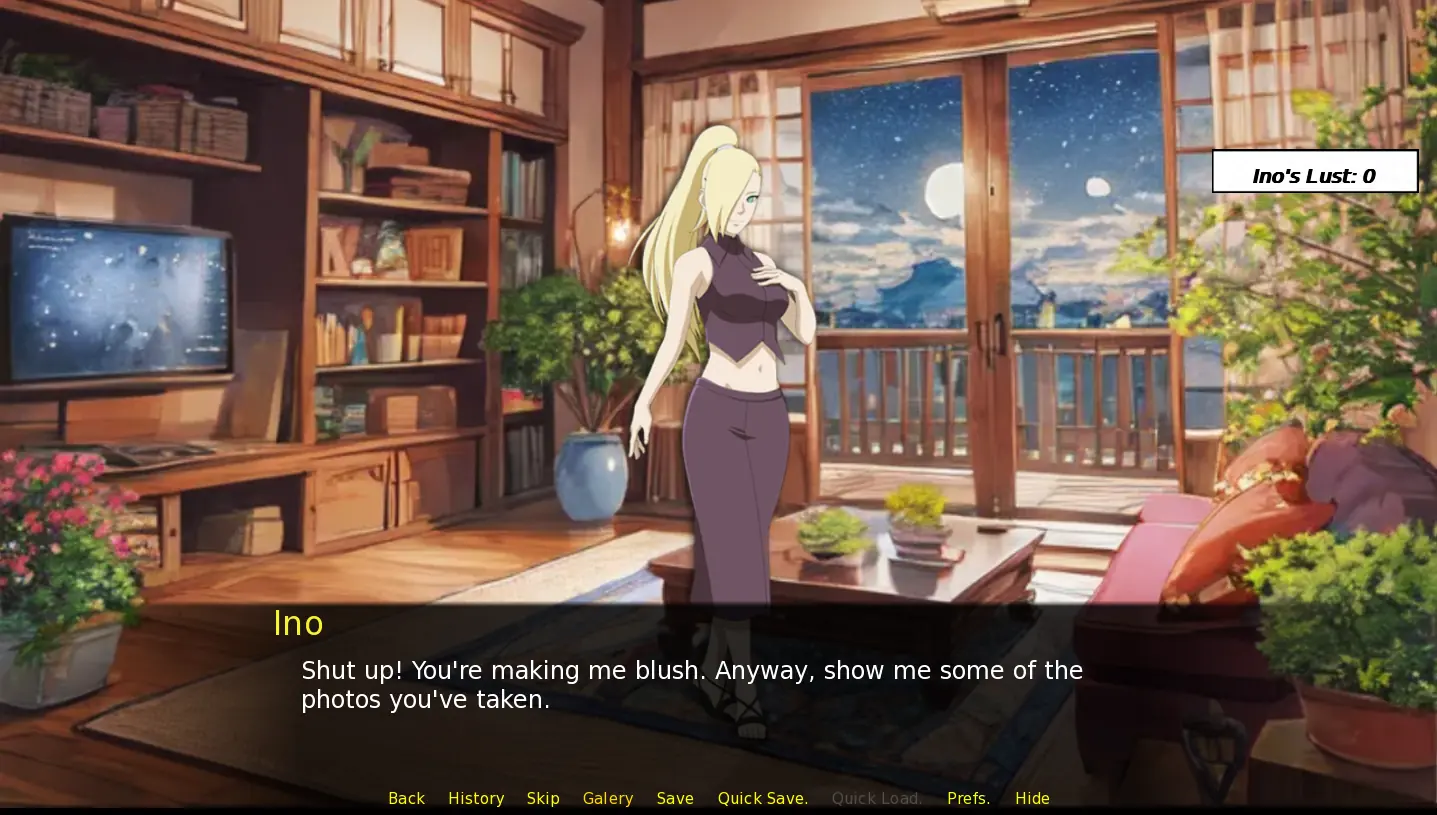The width and height of the screenshot is (1437, 815).
Task: Go Back to the previous line
Action: 406,798
